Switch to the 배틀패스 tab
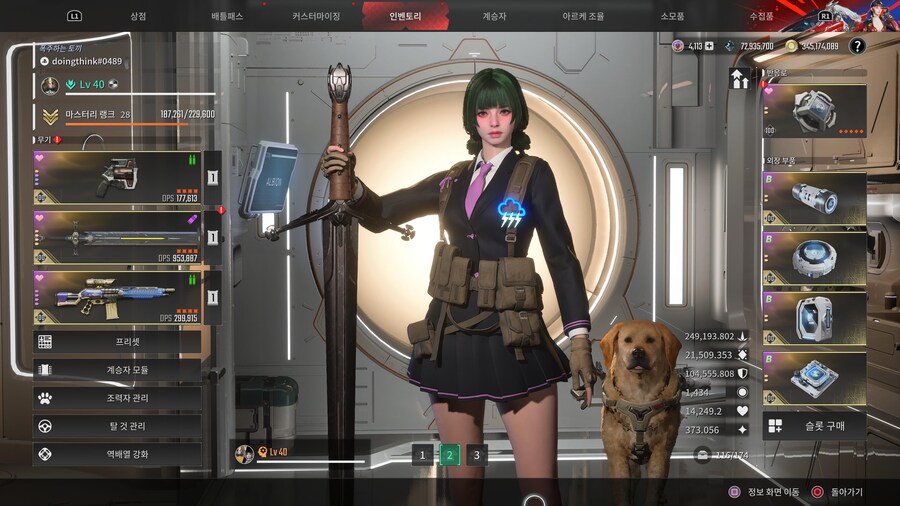Viewport: 900px width, 506px height. tap(227, 16)
